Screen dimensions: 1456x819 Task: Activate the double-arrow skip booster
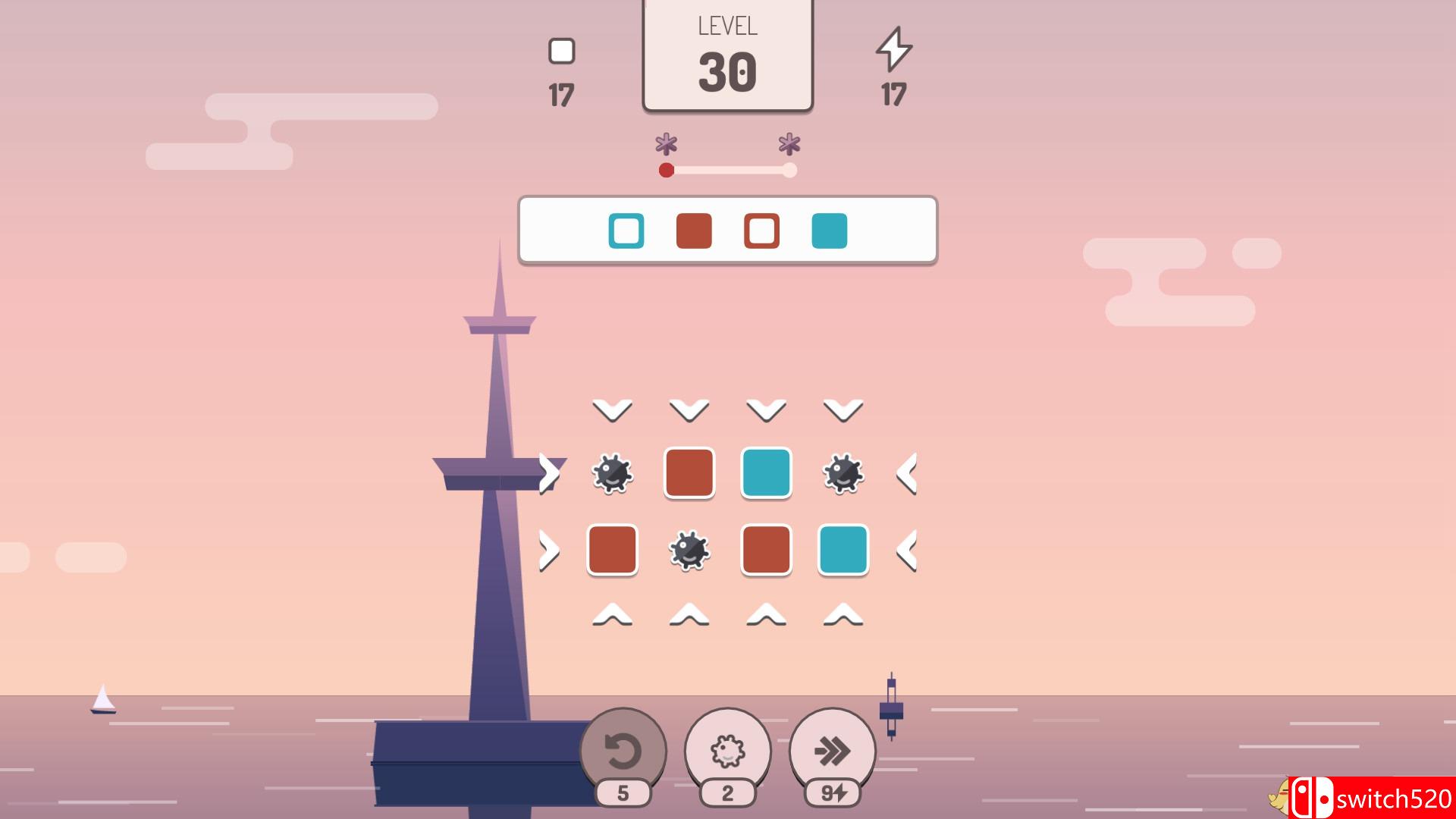click(832, 751)
